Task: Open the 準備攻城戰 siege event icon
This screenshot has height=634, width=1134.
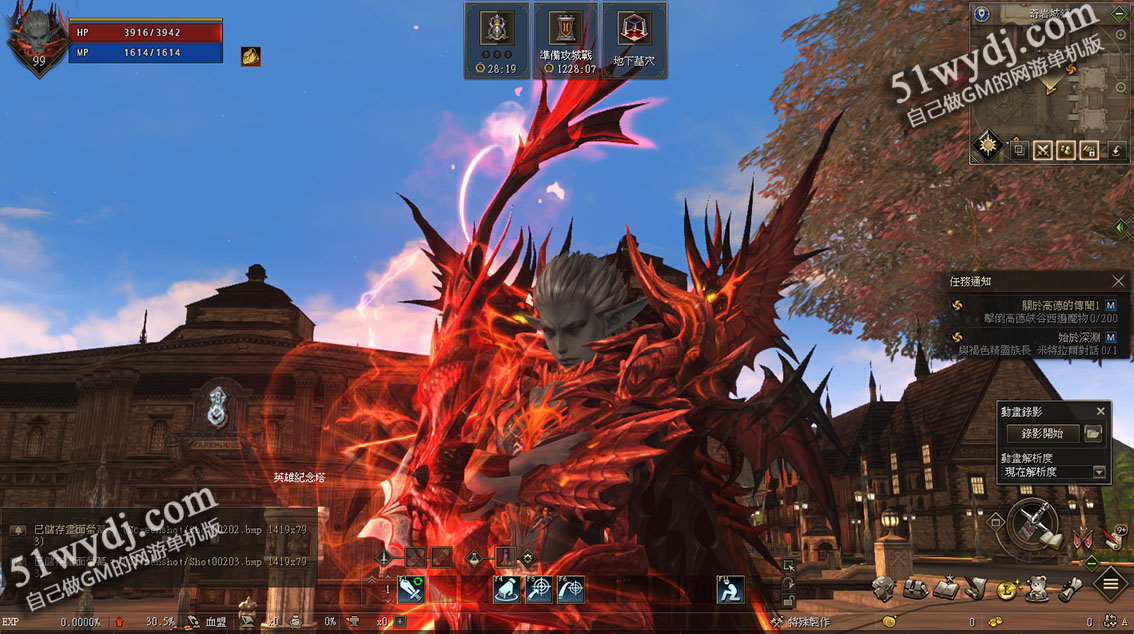Action: 565,38
